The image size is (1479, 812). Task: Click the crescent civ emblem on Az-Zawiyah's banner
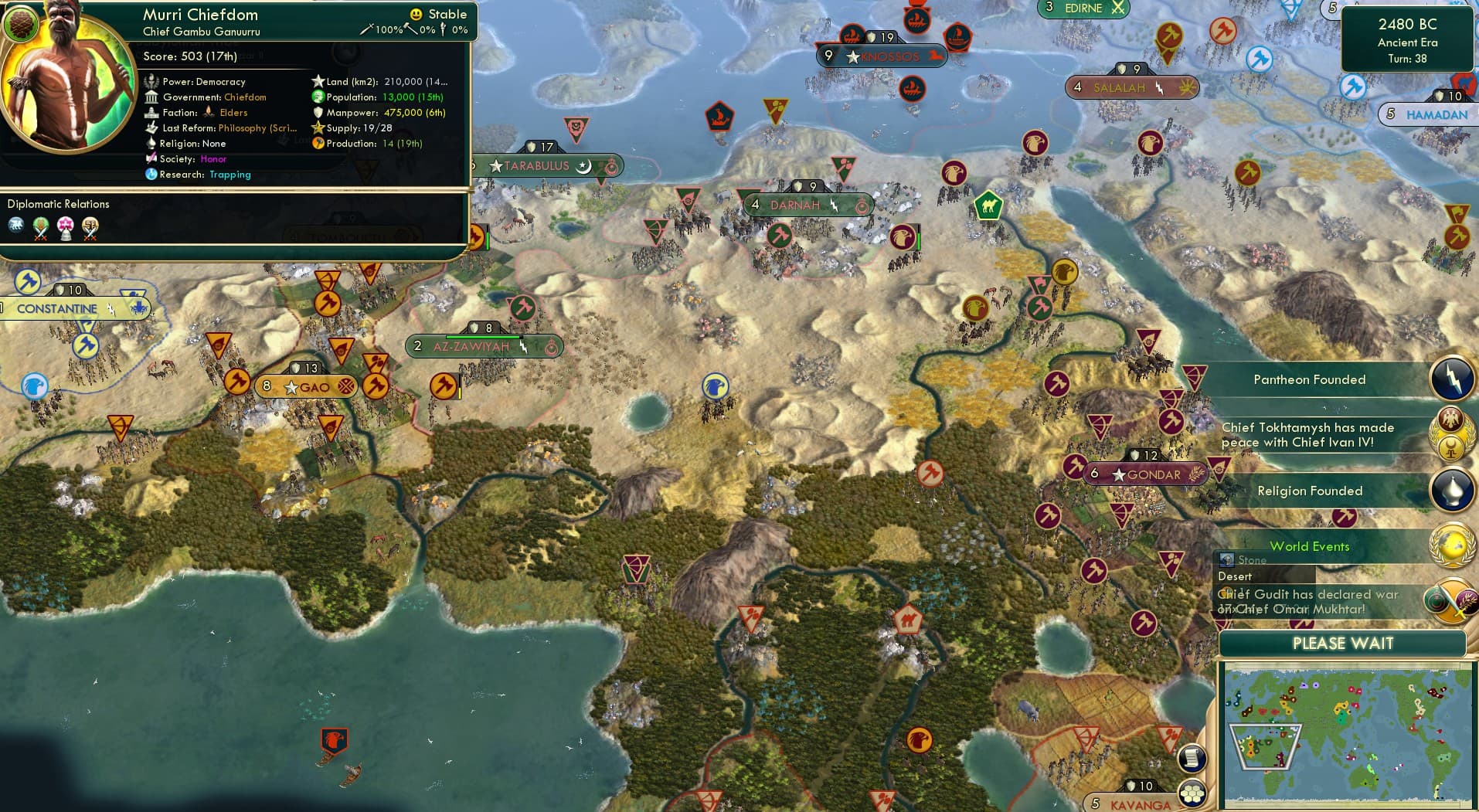[x=552, y=347]
